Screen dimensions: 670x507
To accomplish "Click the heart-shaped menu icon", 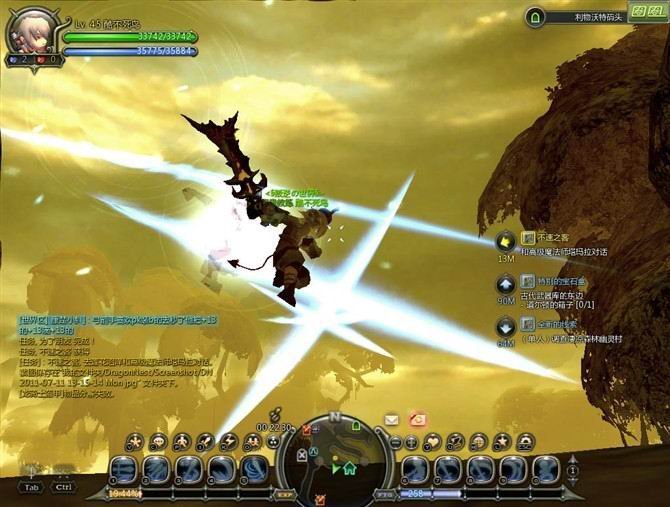I will point(433,442).
